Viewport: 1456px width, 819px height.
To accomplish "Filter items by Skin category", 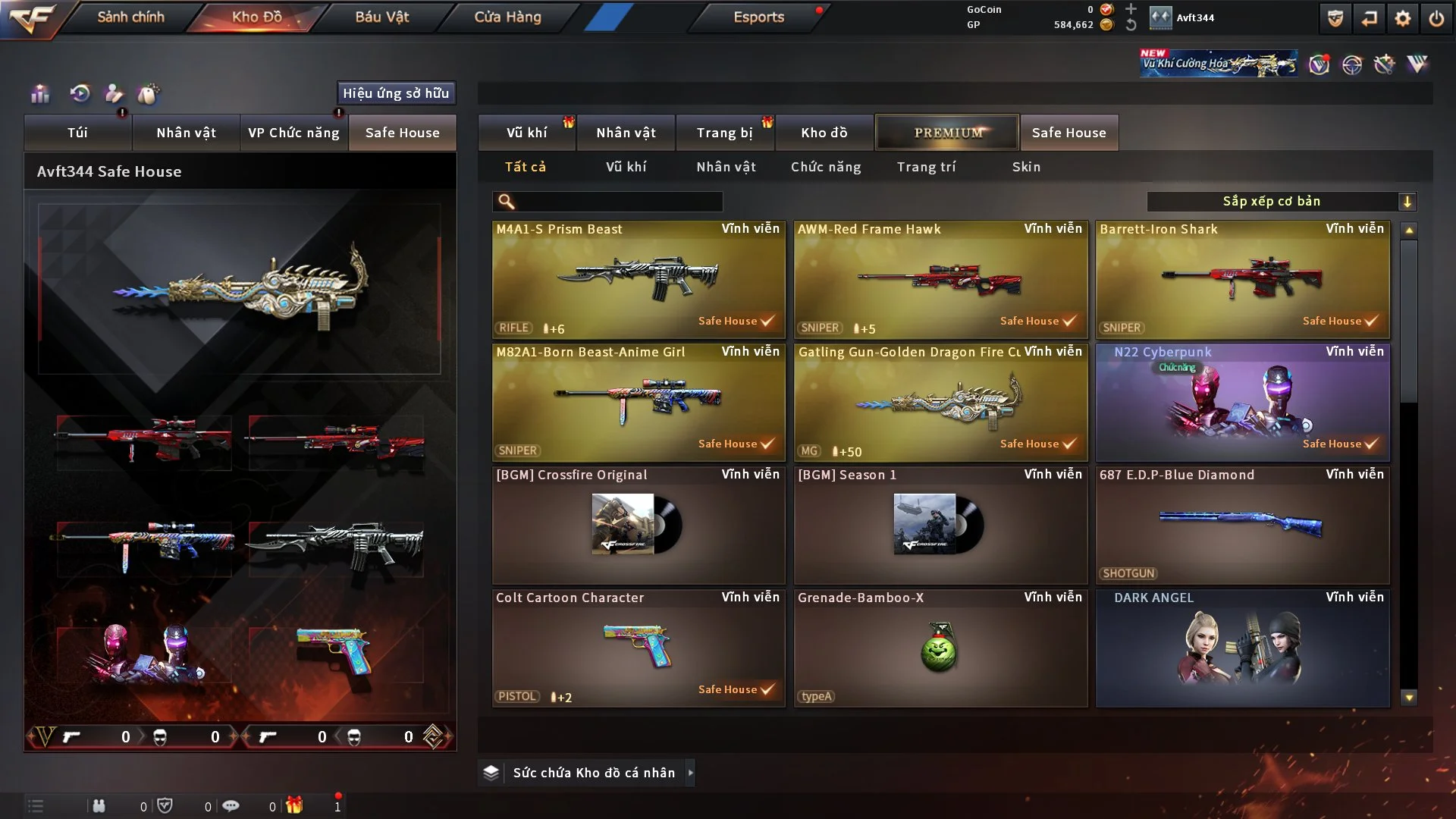I will pos(1026,167).
